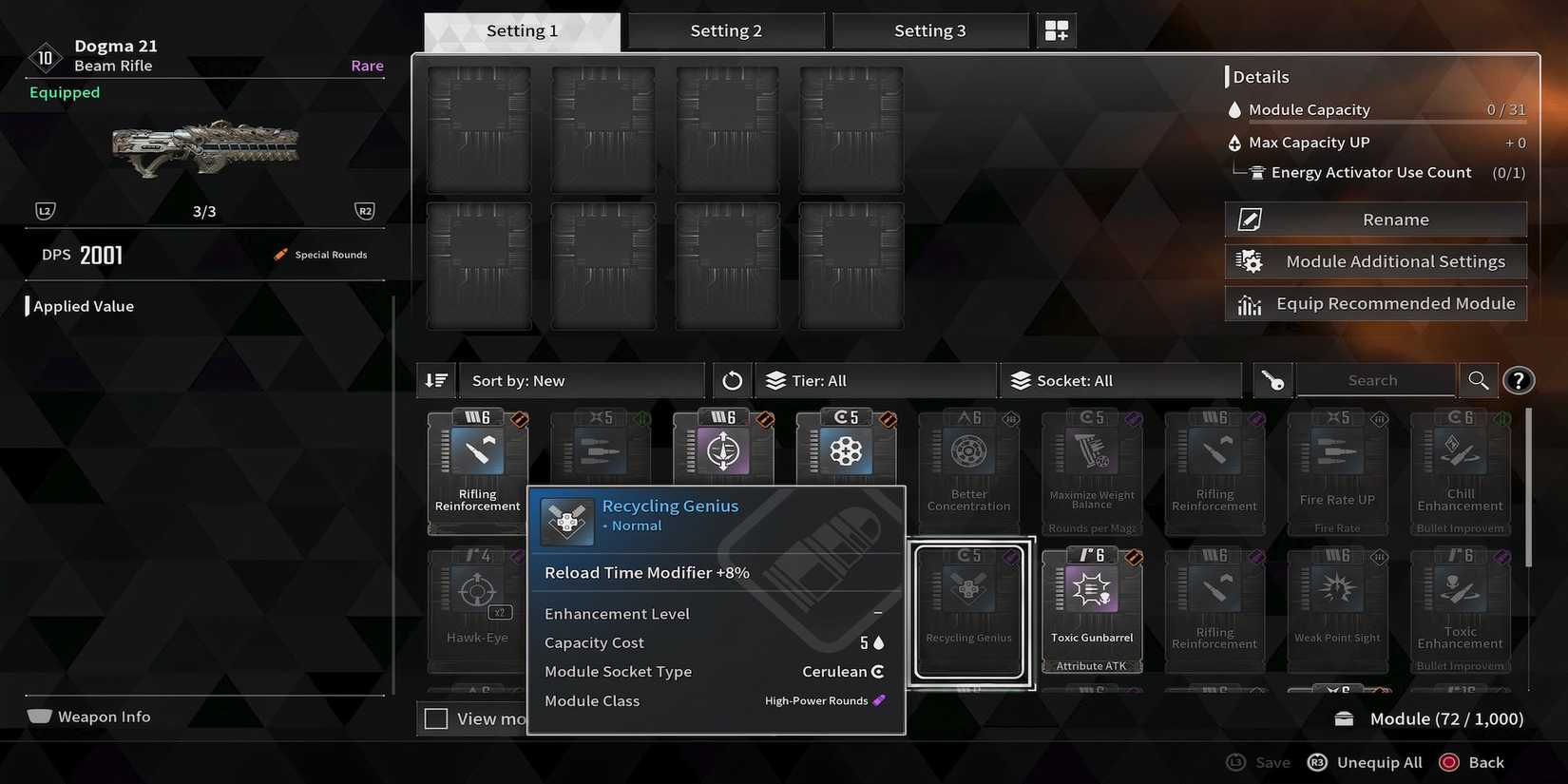The width and height of the screenshot is (1568, 784).
Task: Open the Sort by: New dropdown
Action: (x=582, y=380)
